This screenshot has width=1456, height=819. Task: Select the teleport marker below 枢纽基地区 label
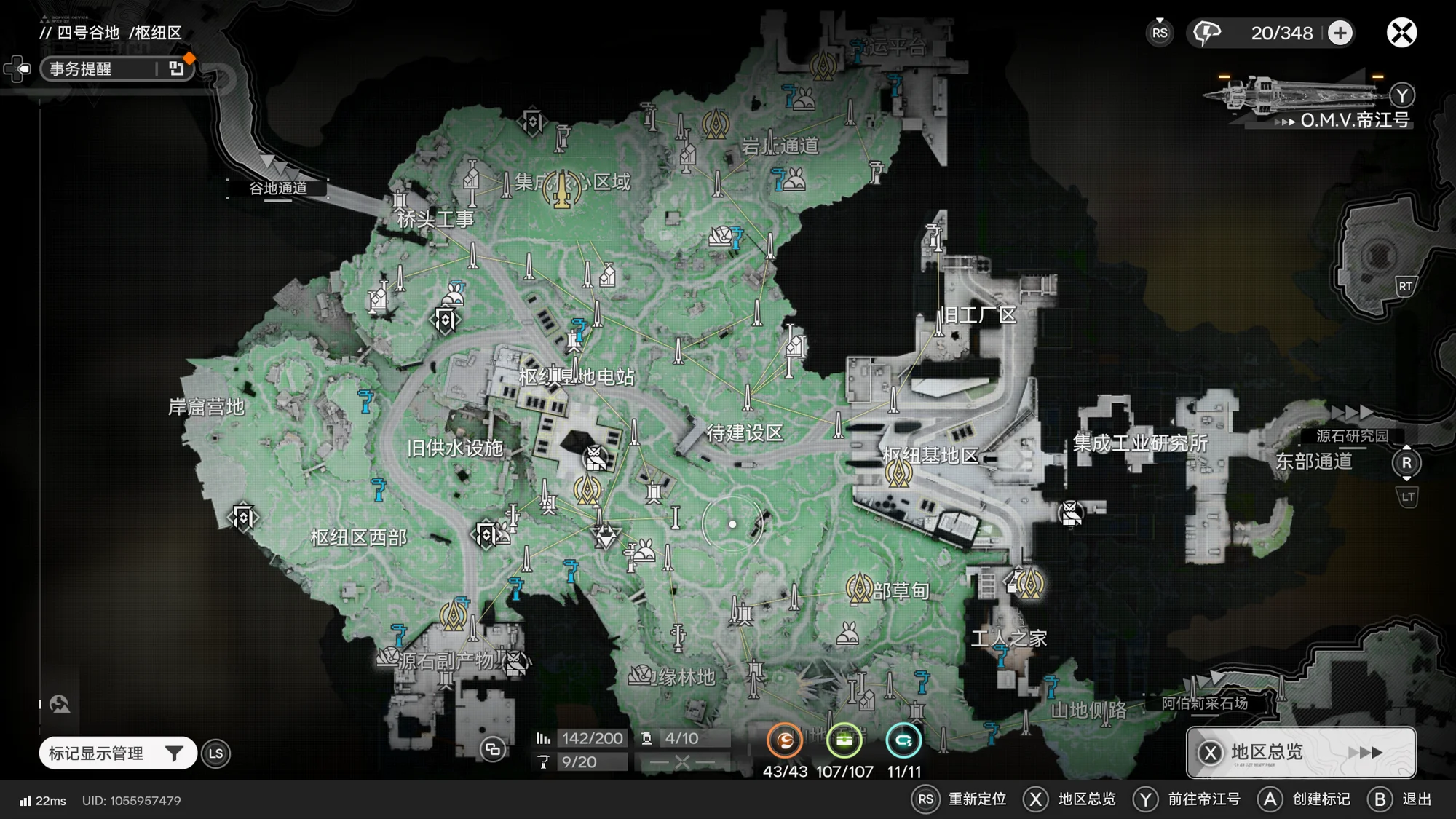point(898,474)
